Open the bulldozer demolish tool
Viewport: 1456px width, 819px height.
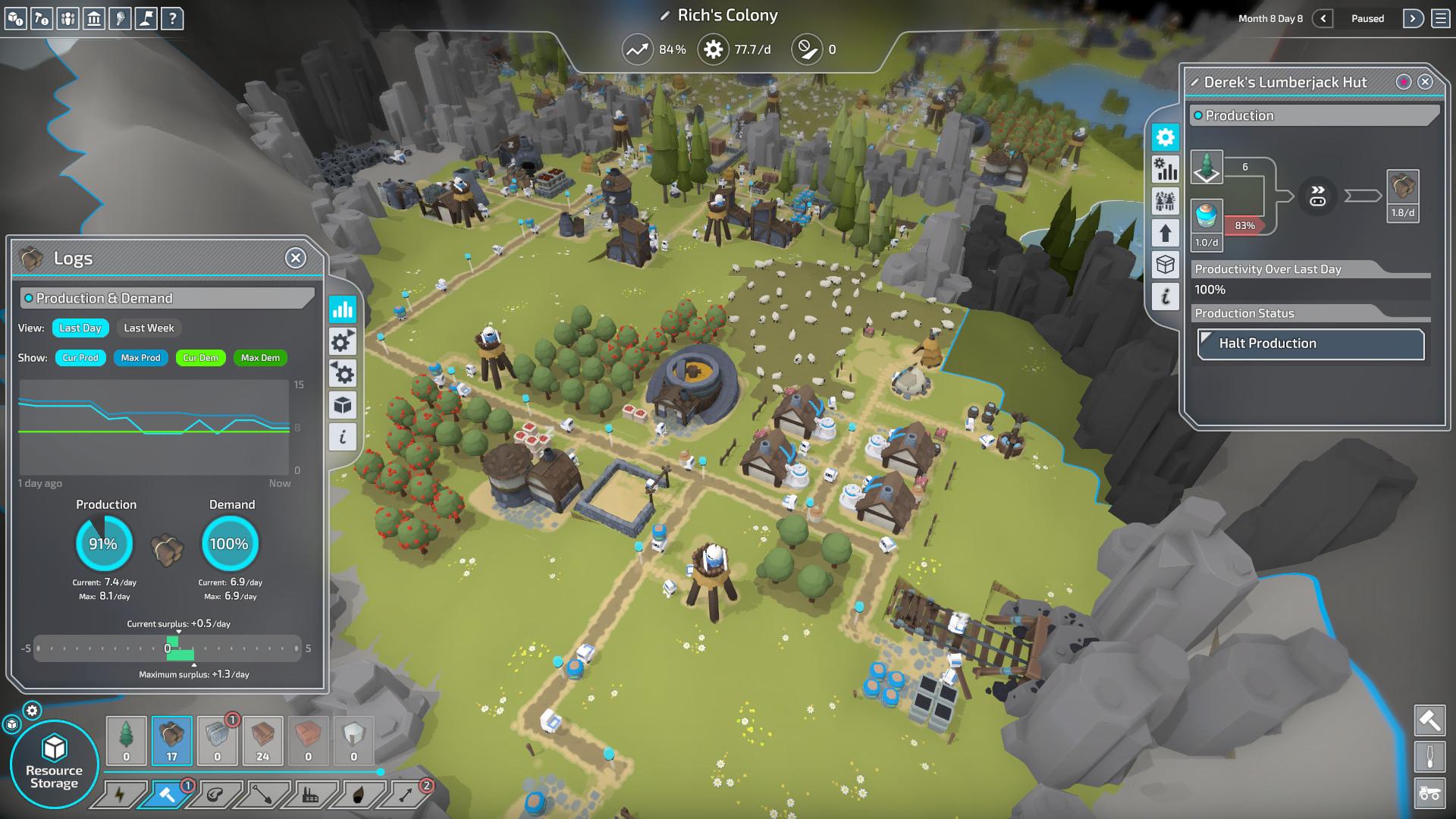coord(1429,793)
